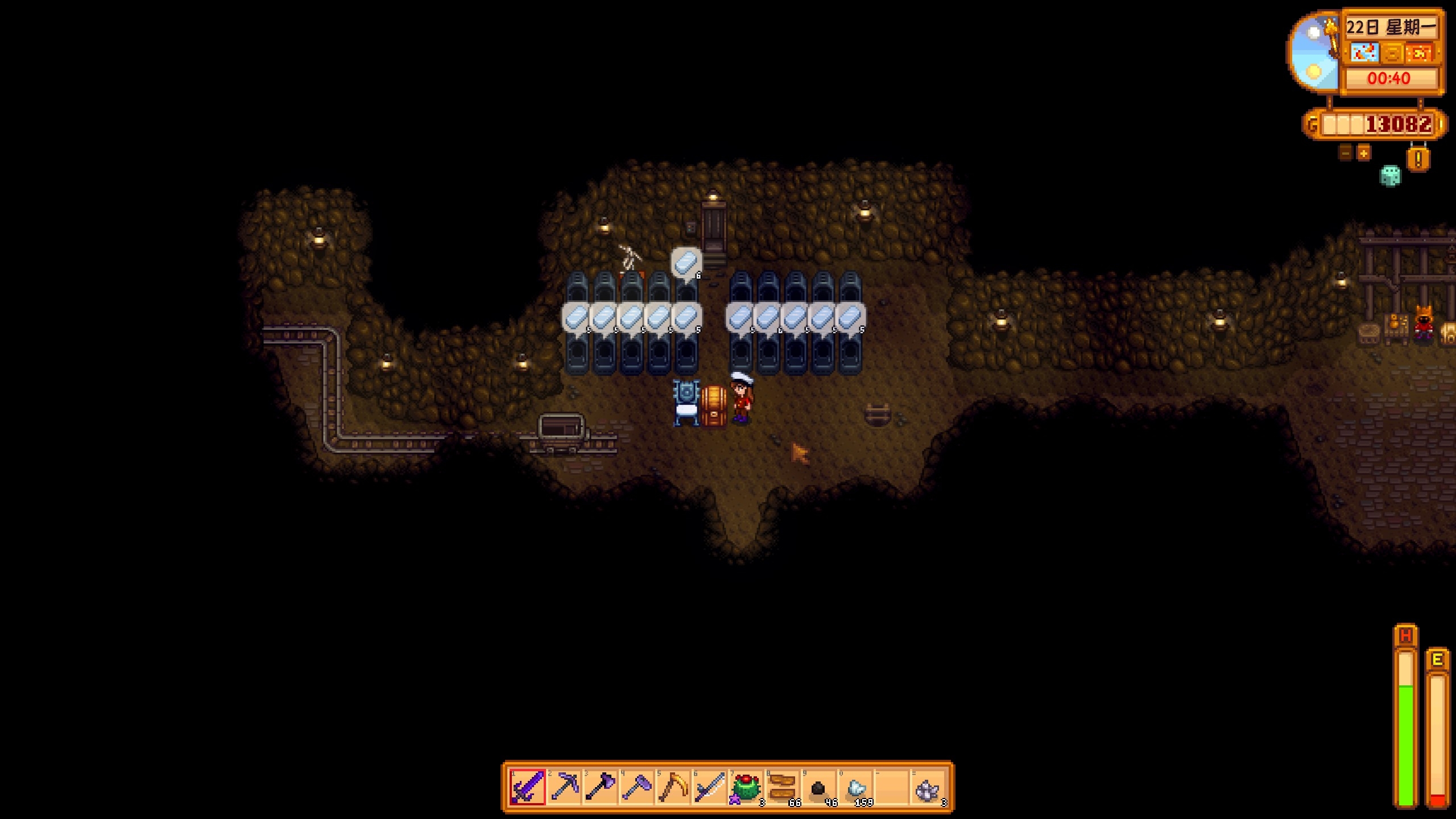Select the fishing rod in the hotbar
Viewport: 1456px width, 819px height.
pos(710,788)
